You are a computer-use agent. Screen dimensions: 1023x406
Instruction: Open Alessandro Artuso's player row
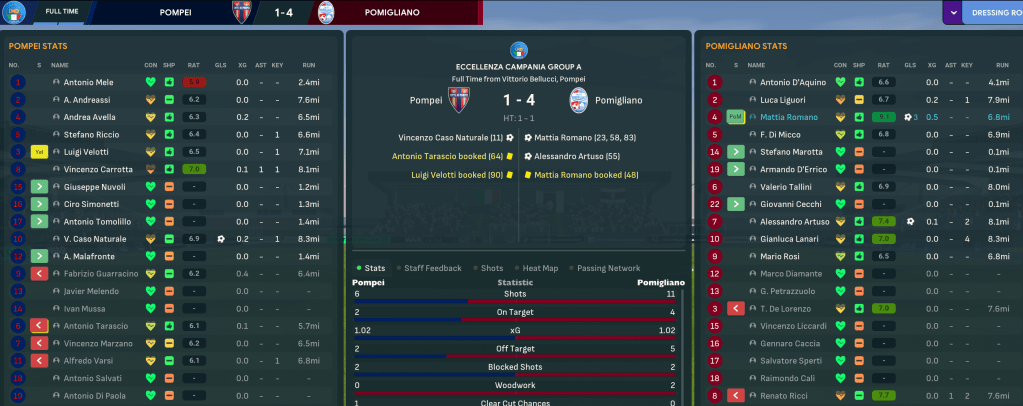(795, 221)
